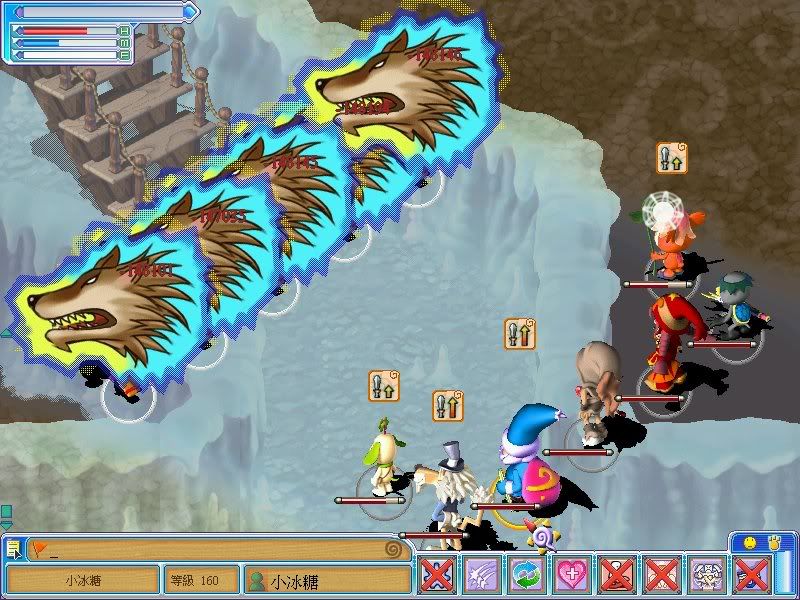Select the orange flag chat channel icon
The image size is (800, 600).
click(x=39, y=548)
